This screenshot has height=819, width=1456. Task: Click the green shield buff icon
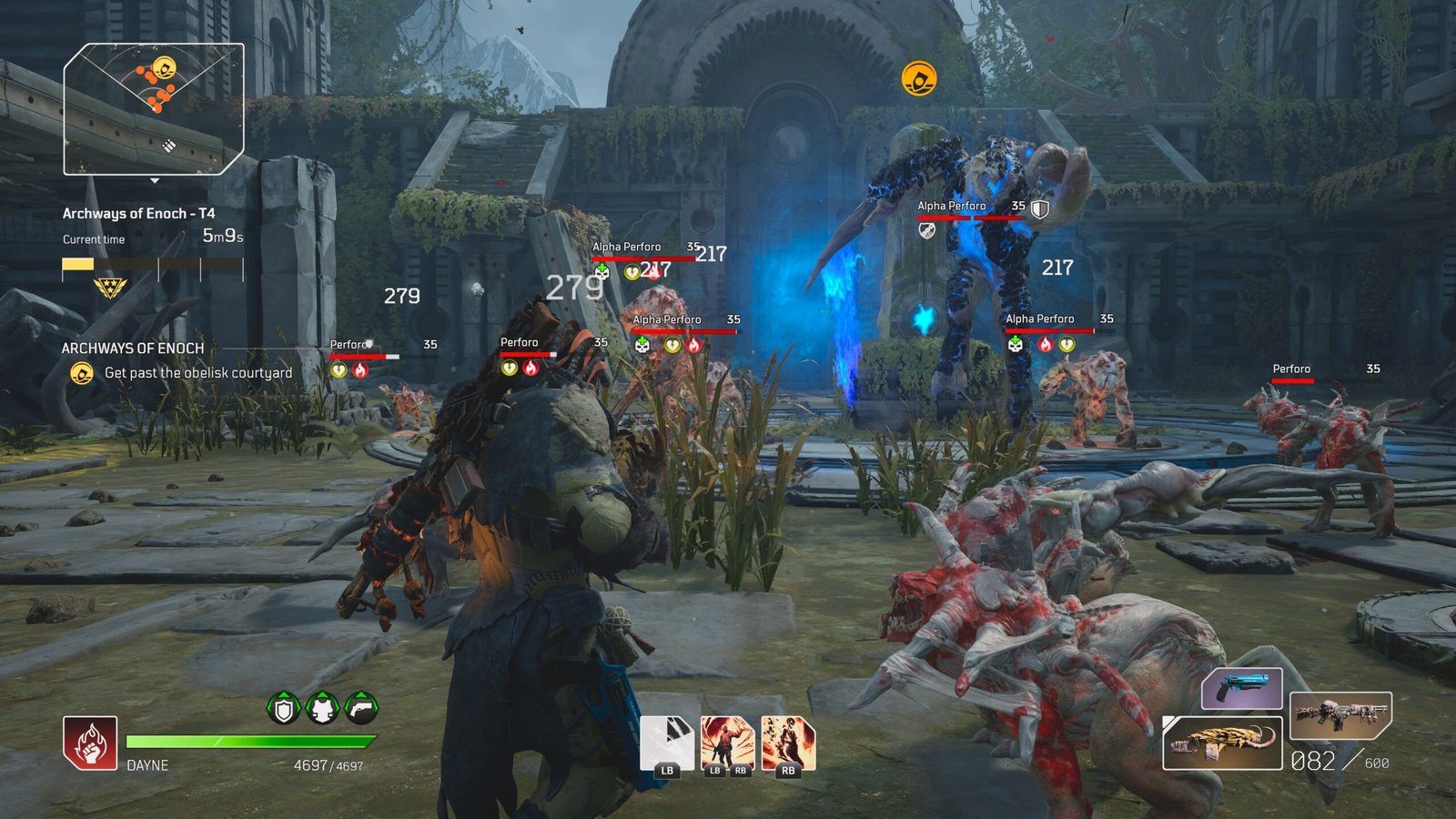point(284,708)
